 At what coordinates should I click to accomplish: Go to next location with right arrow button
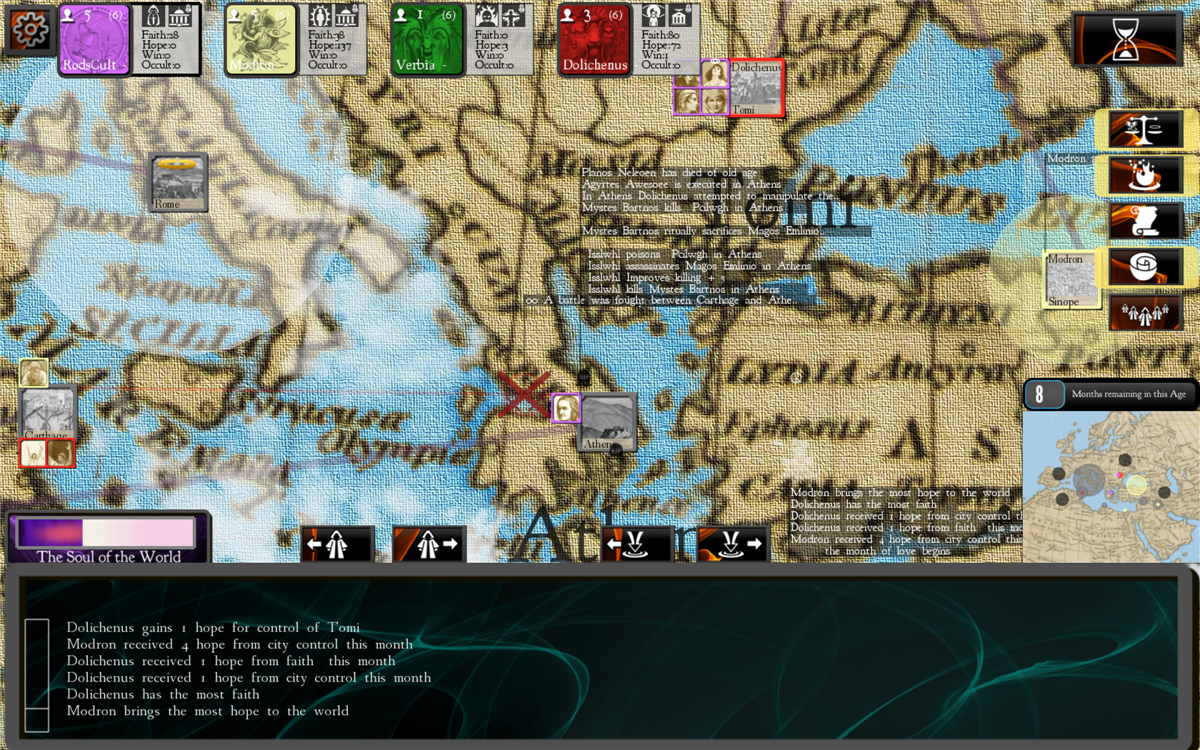[733, 545]
